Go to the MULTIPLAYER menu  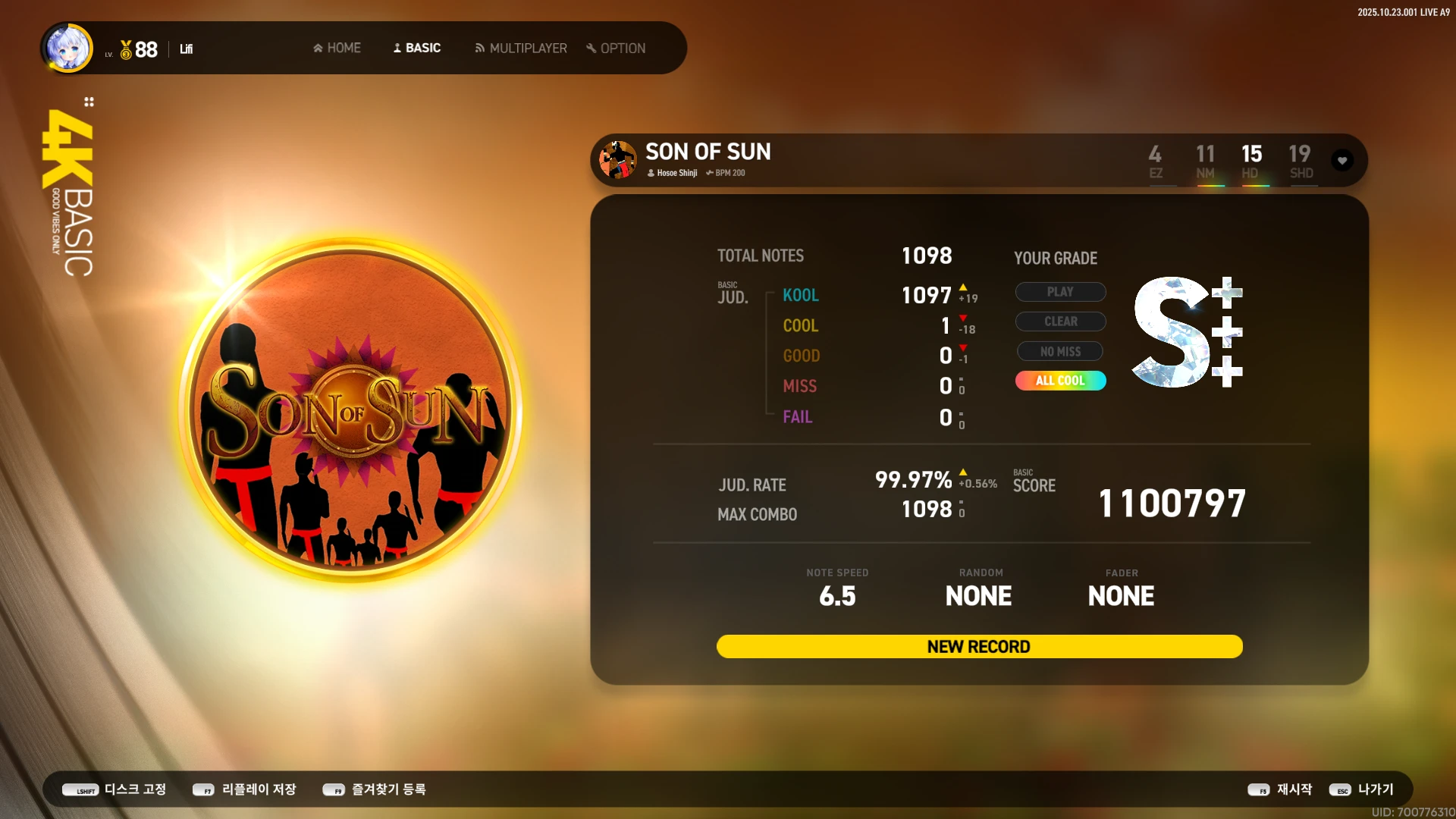click(521, 48)
